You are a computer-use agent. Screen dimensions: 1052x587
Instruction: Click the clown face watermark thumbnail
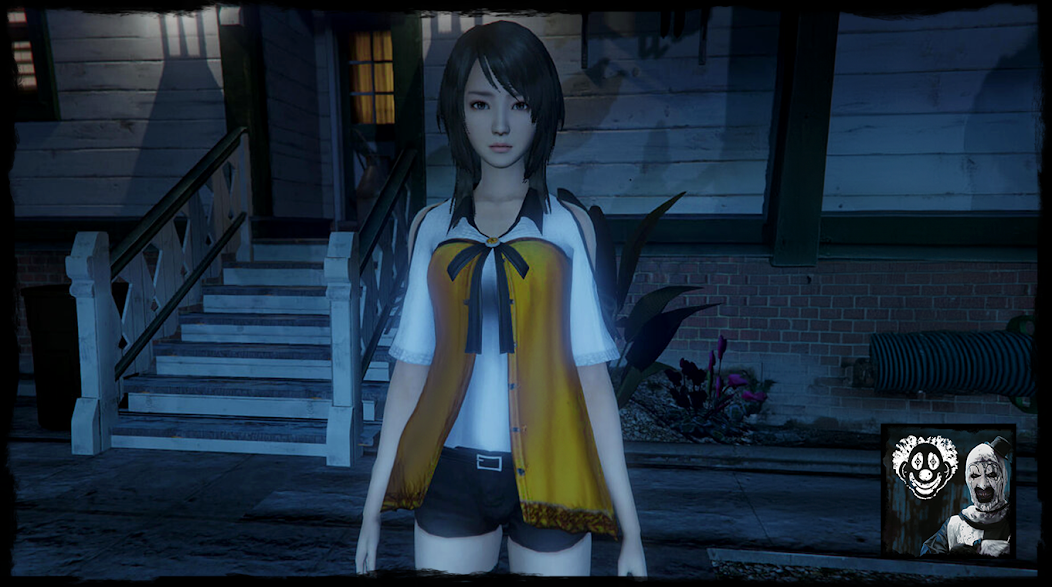click(x=948, y=491)
